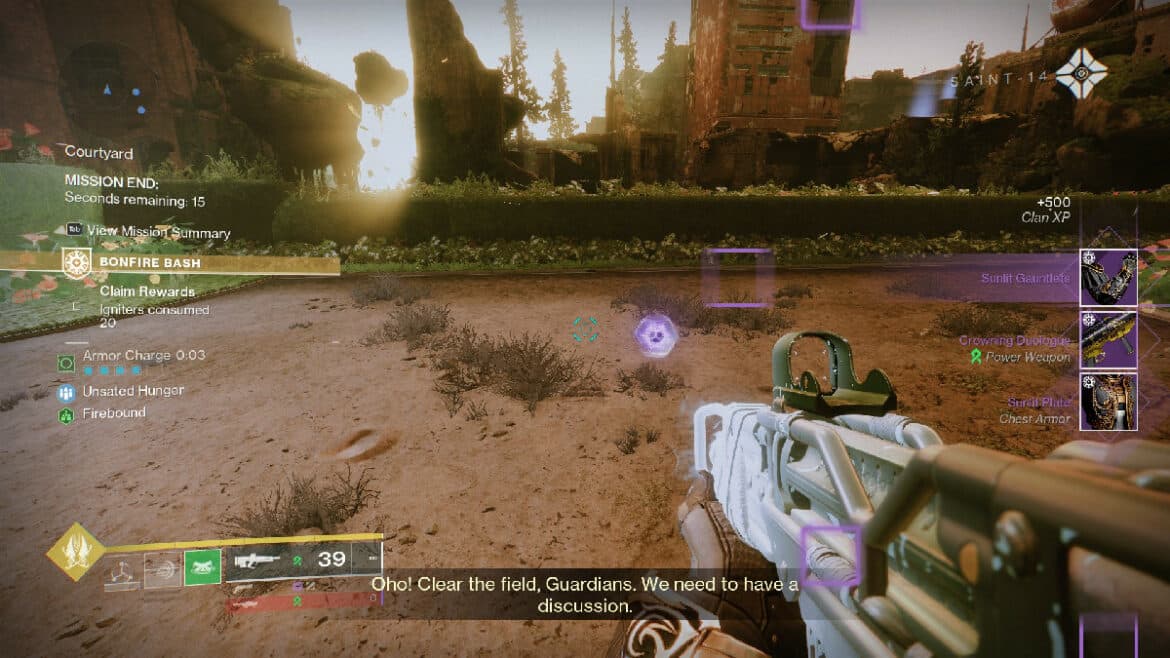Click the Unsated Hunger buff icon
This screenshot has width=1170, height=658.
pyautogui.click(x=67, y=392)
